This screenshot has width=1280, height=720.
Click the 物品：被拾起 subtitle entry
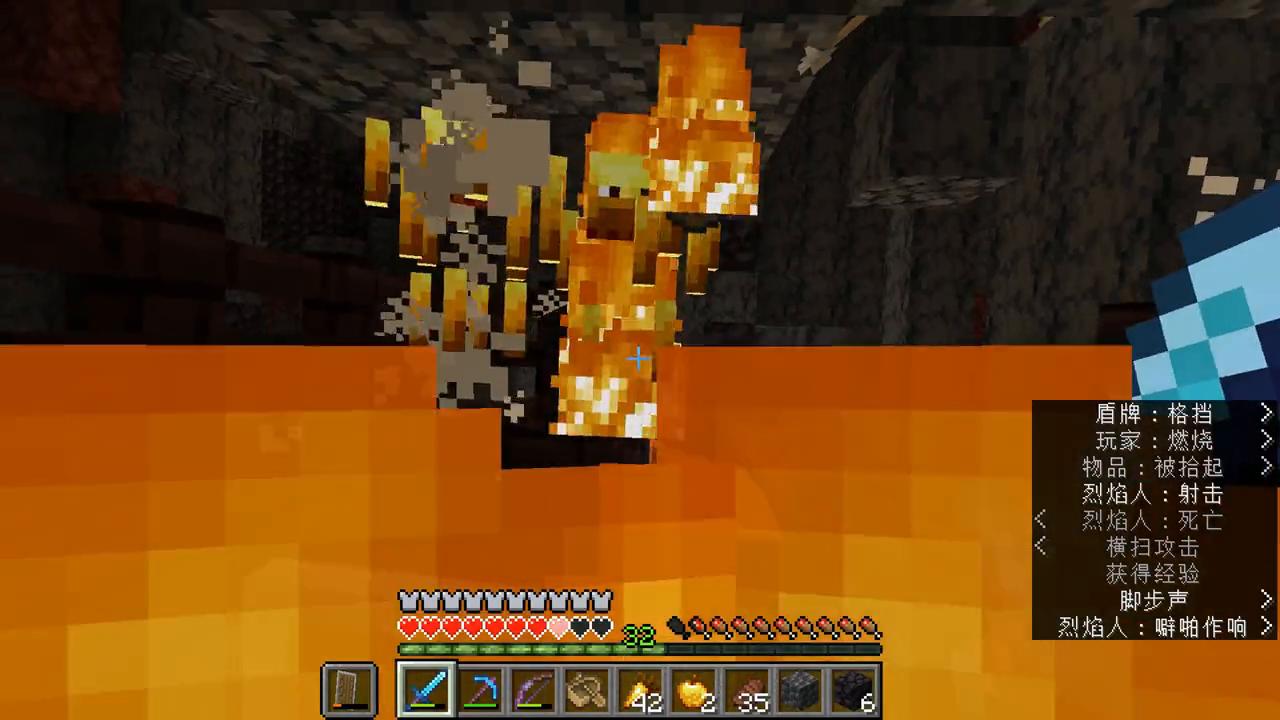(1152, 467)
